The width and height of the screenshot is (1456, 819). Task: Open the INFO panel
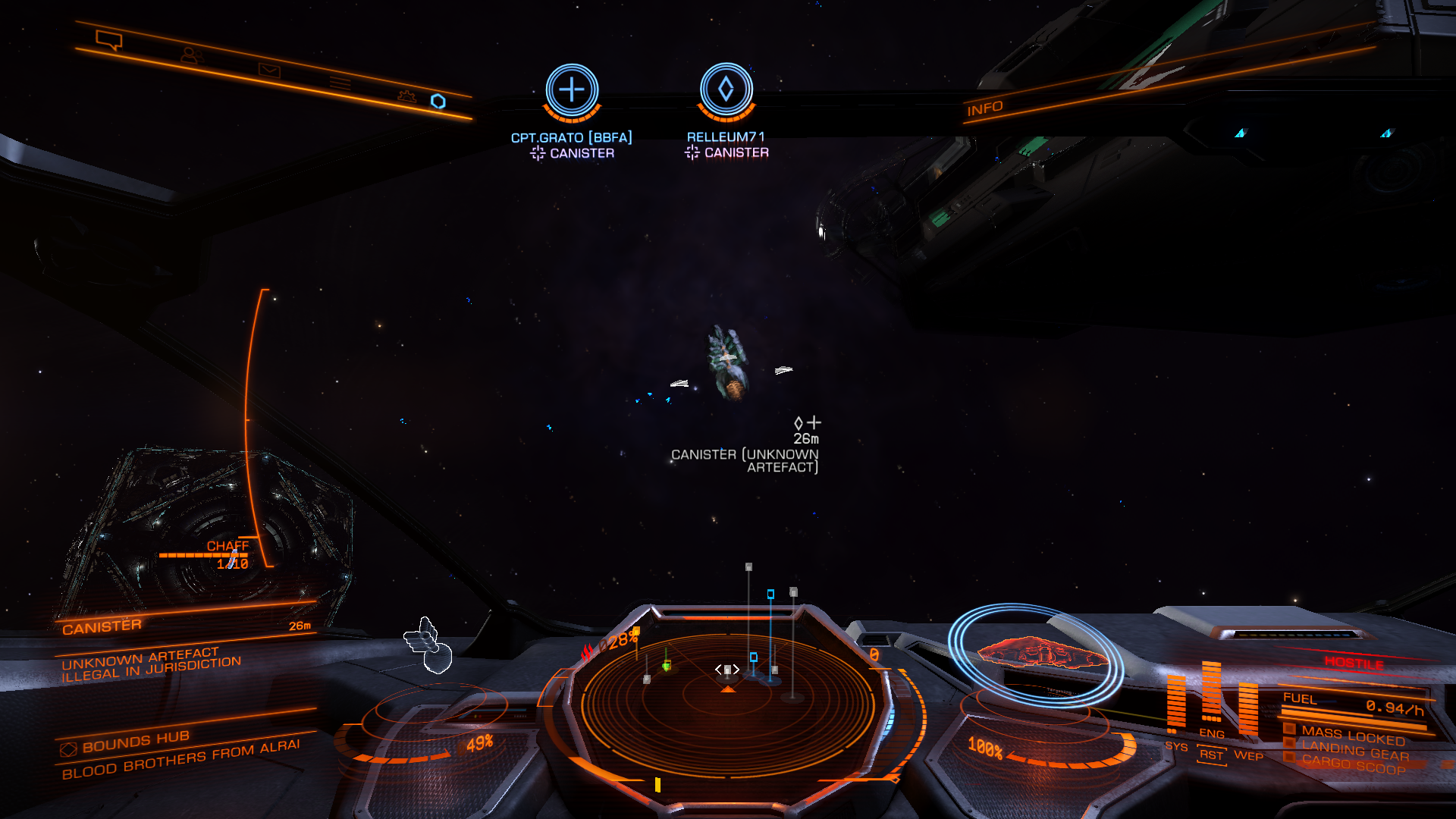[984, 108]
